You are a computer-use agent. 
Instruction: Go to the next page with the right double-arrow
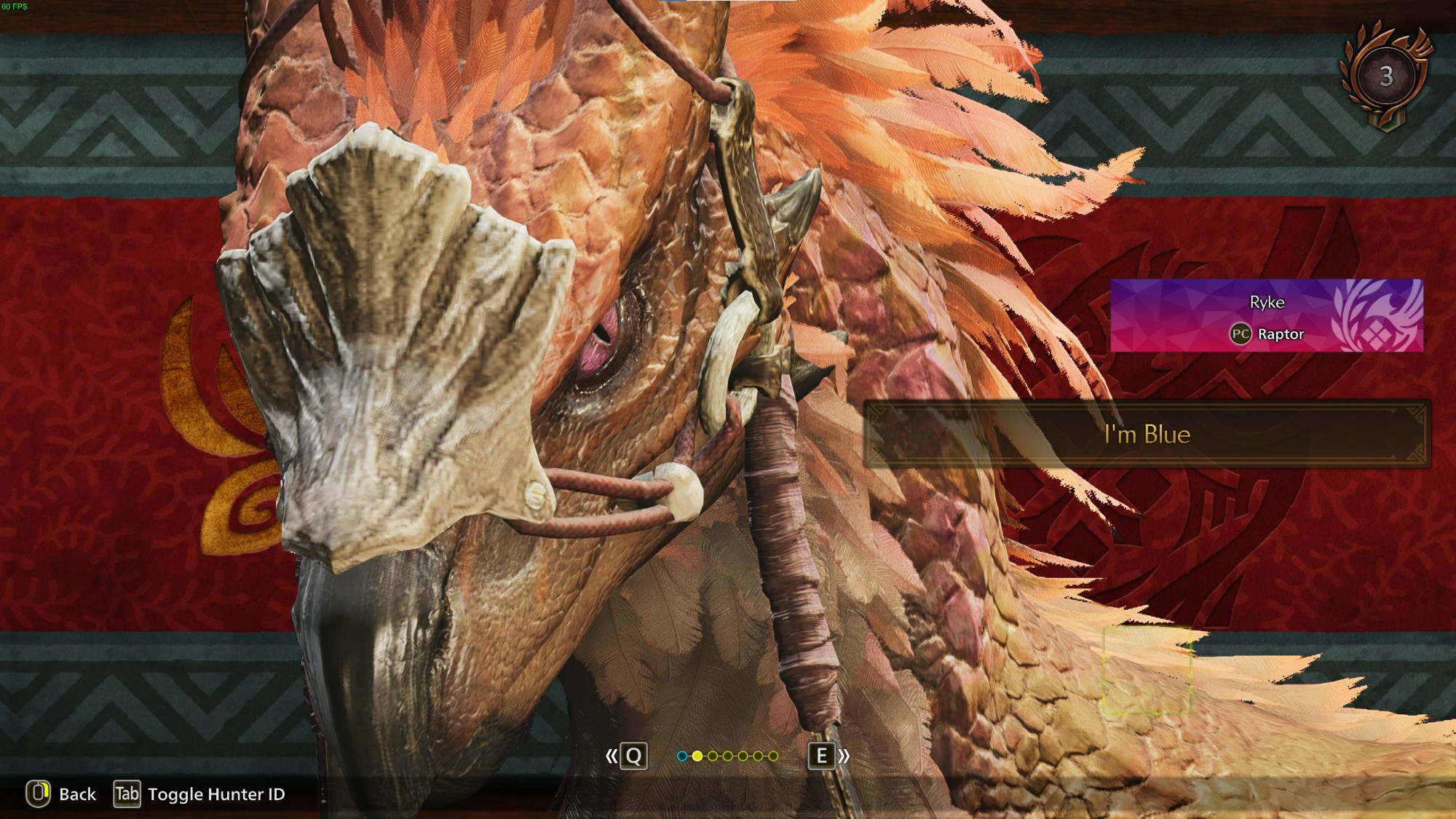pyautogui.click(x=844, y=756)
